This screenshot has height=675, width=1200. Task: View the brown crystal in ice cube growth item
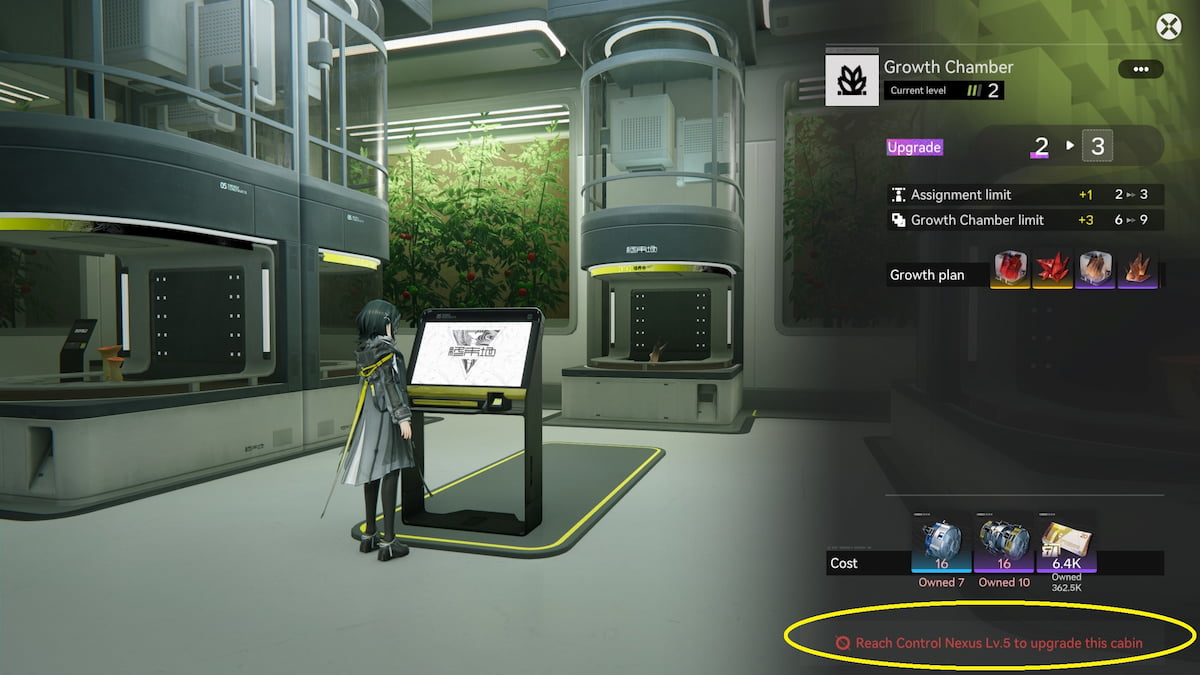1095,270
